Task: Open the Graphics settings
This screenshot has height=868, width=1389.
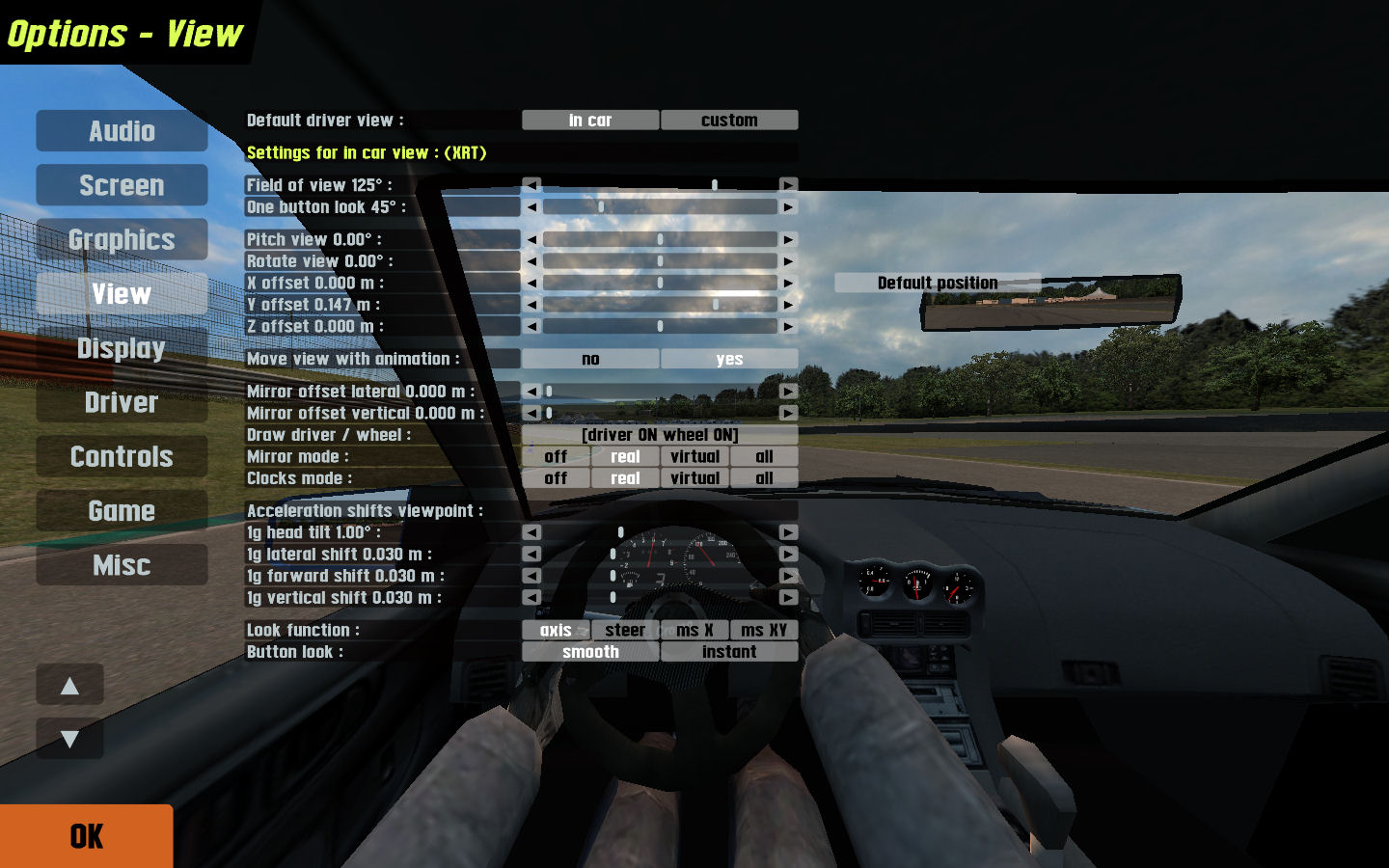Action: click(x=122, y=239)
